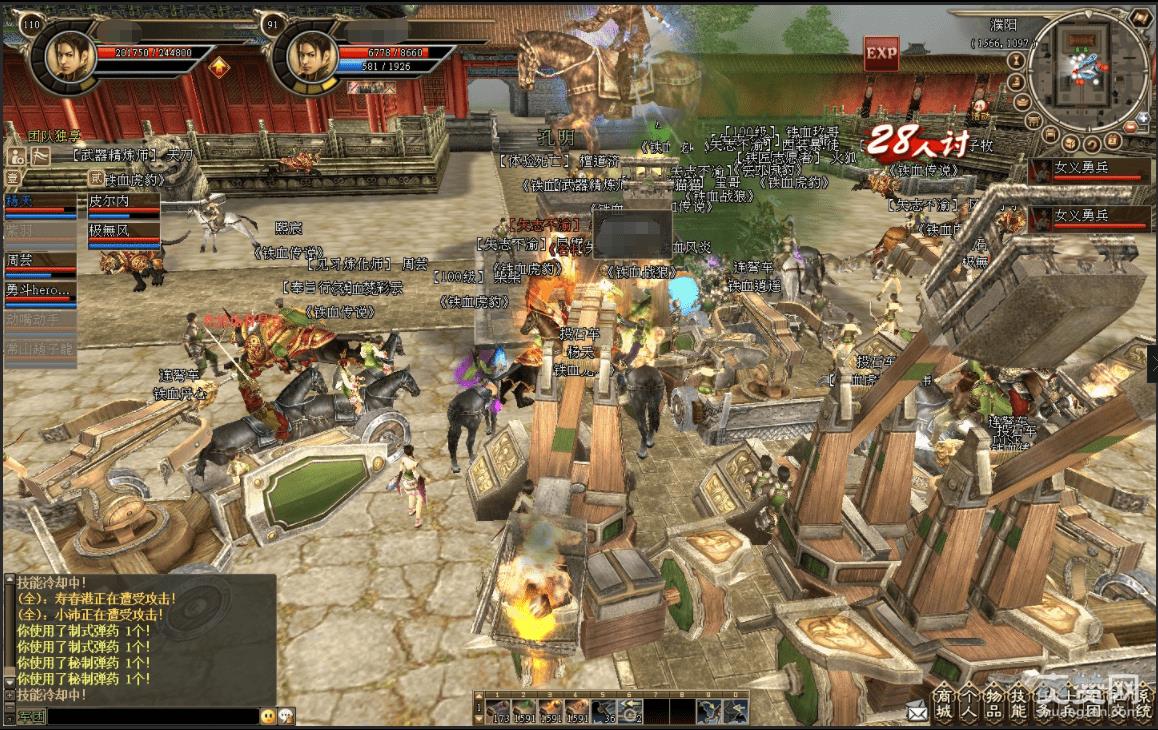Click the level 91 character portrait
Image resolution: width=1158 pixels, height=730 pixels.
coord(310,58)
